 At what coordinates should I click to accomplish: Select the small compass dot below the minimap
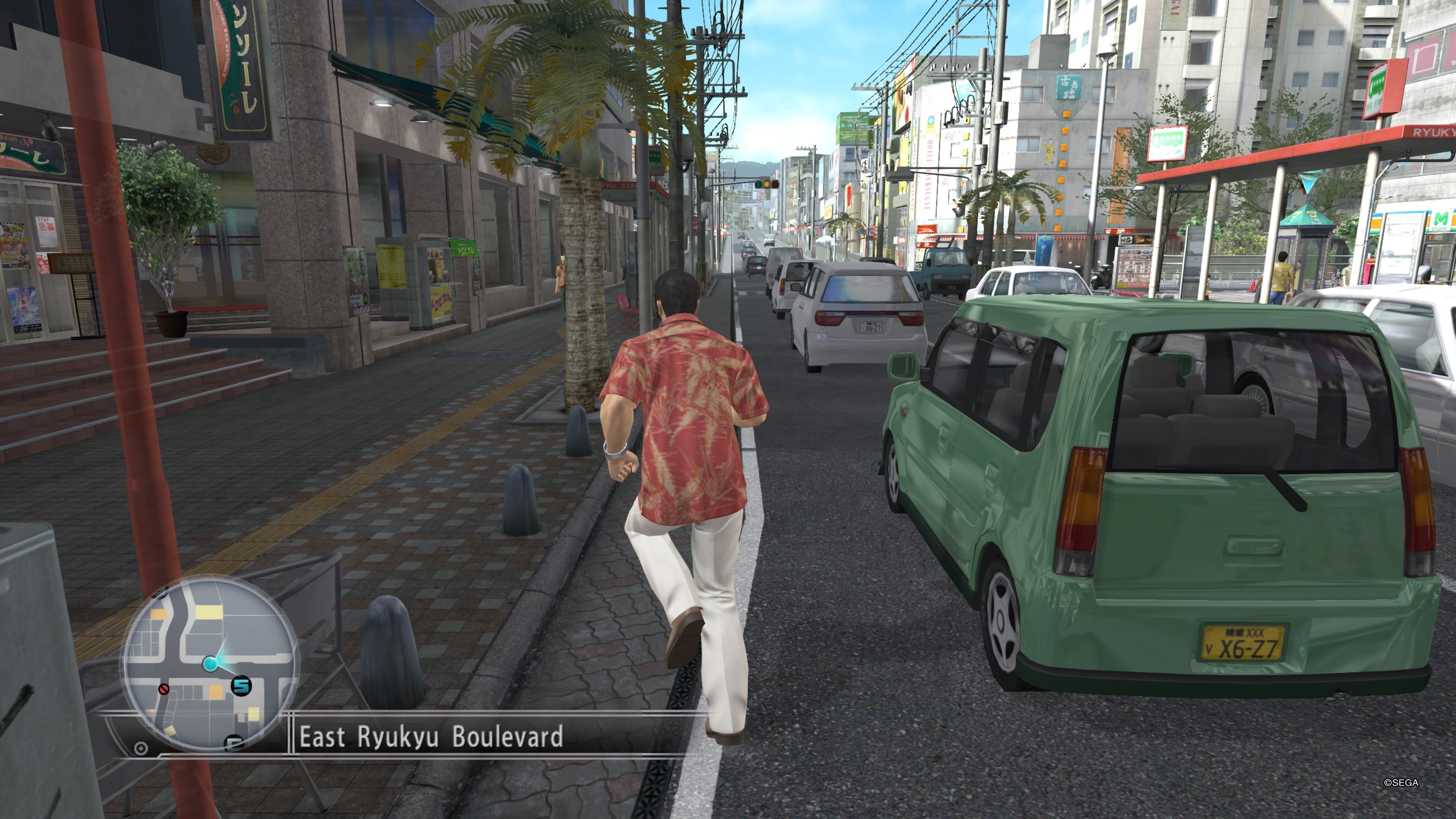pos(140,749)
